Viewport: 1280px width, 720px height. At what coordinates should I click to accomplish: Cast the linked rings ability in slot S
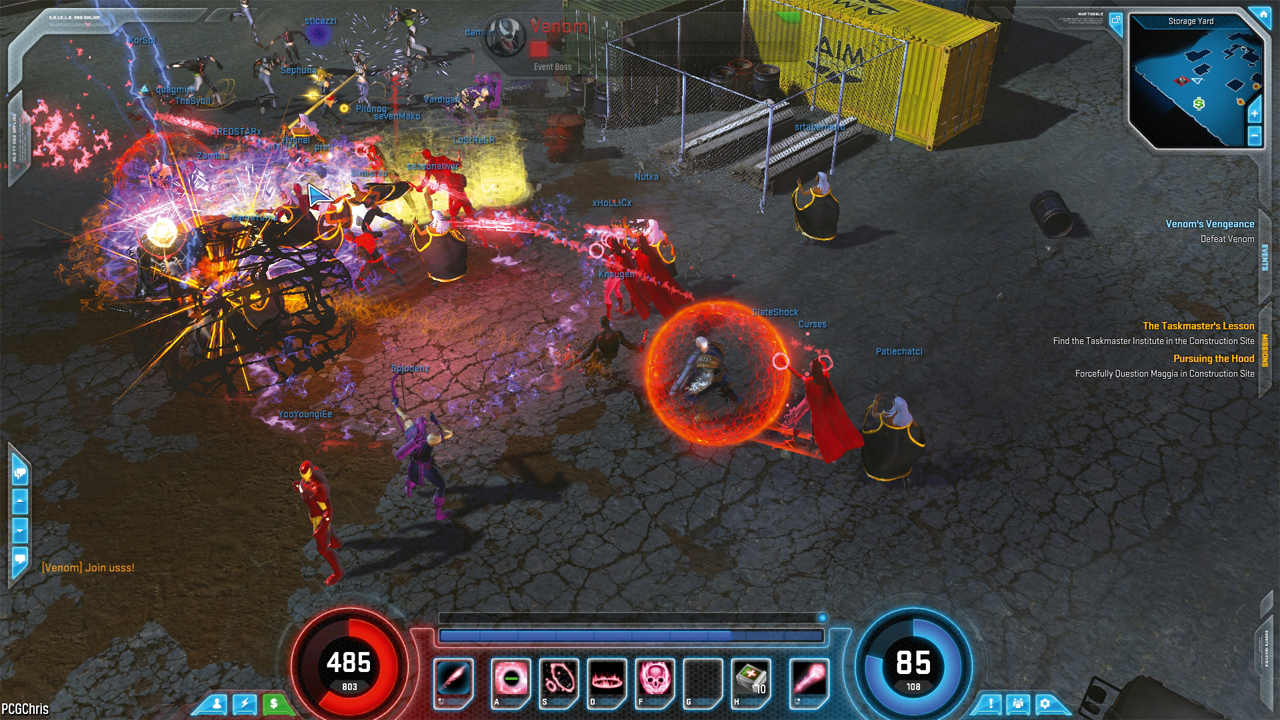point(559,679)
